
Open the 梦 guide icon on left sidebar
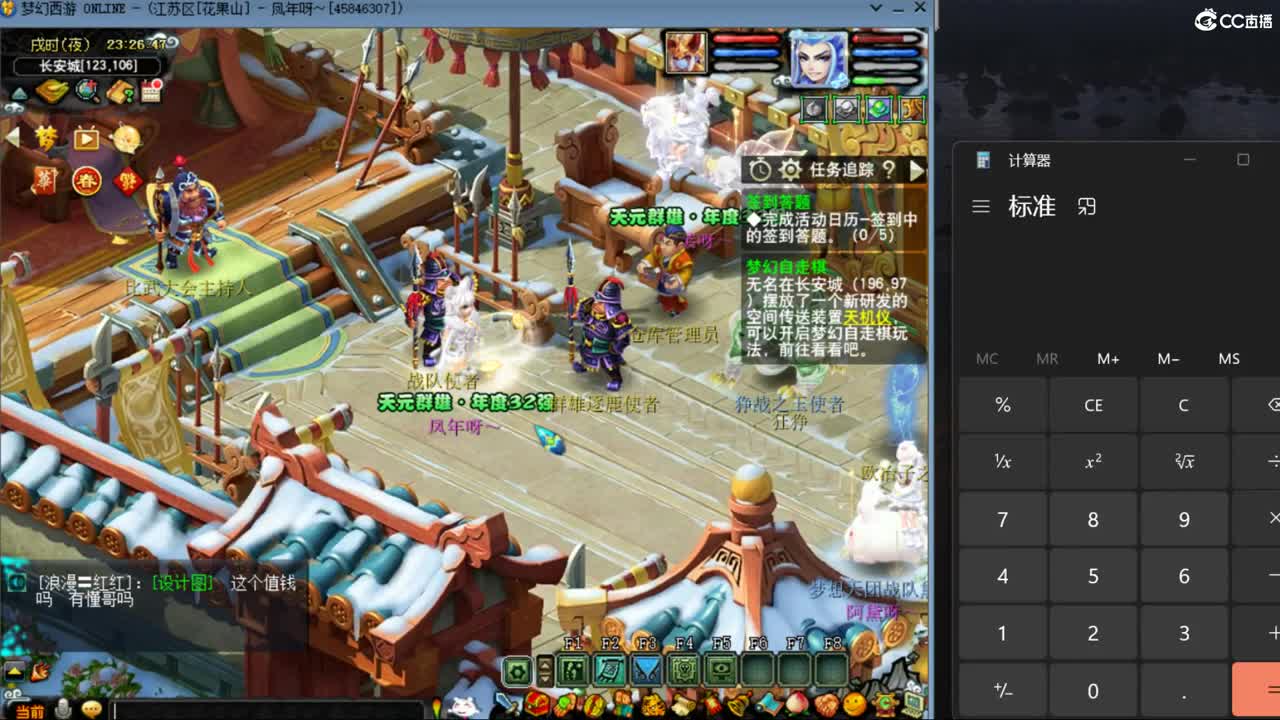click(x=47, y=138)
